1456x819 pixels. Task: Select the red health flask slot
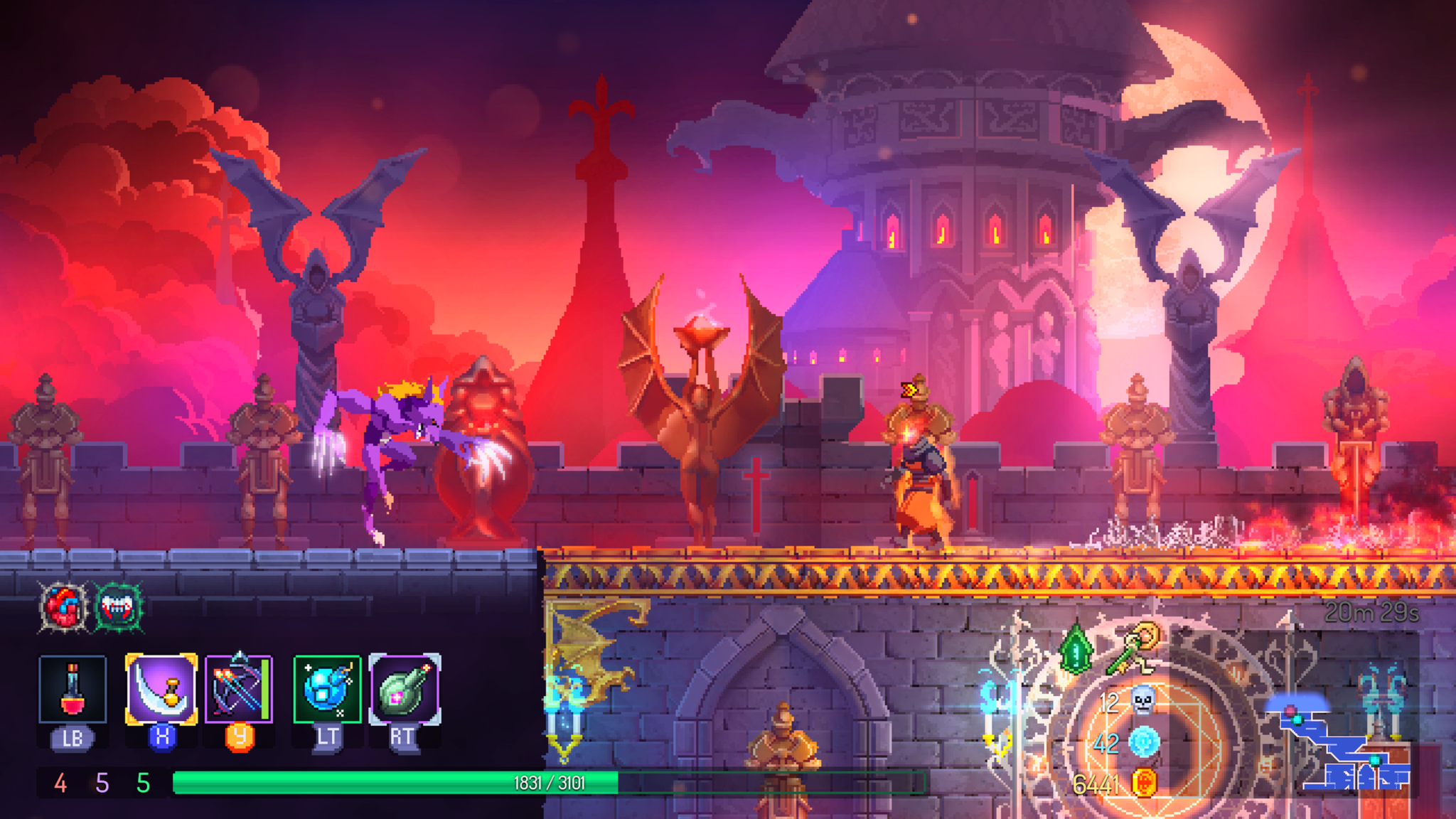pos(73,689)
